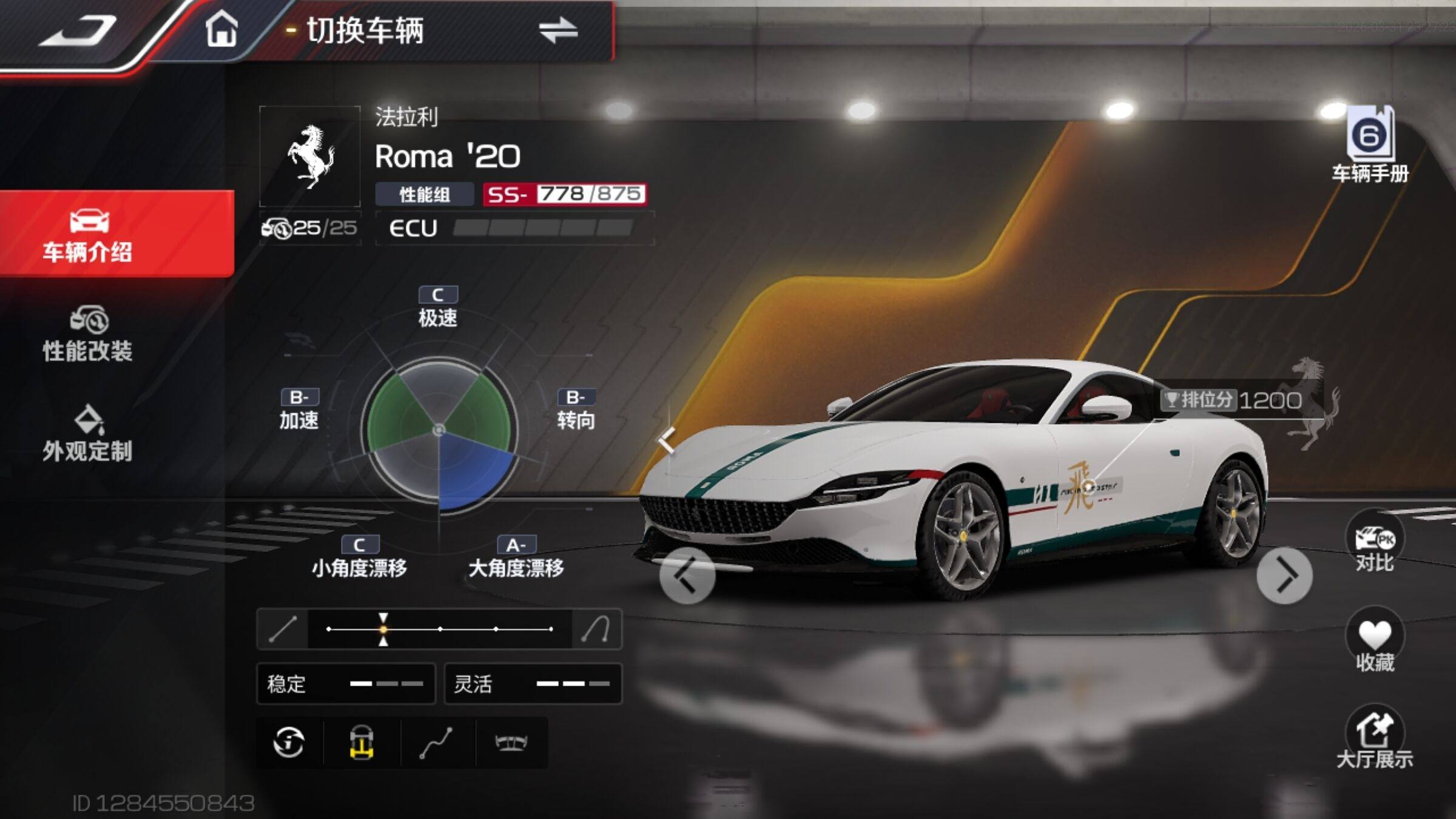This screenshot has width=1456, height=819.
Task: Return to the home screen
Action: coord(221,29)
